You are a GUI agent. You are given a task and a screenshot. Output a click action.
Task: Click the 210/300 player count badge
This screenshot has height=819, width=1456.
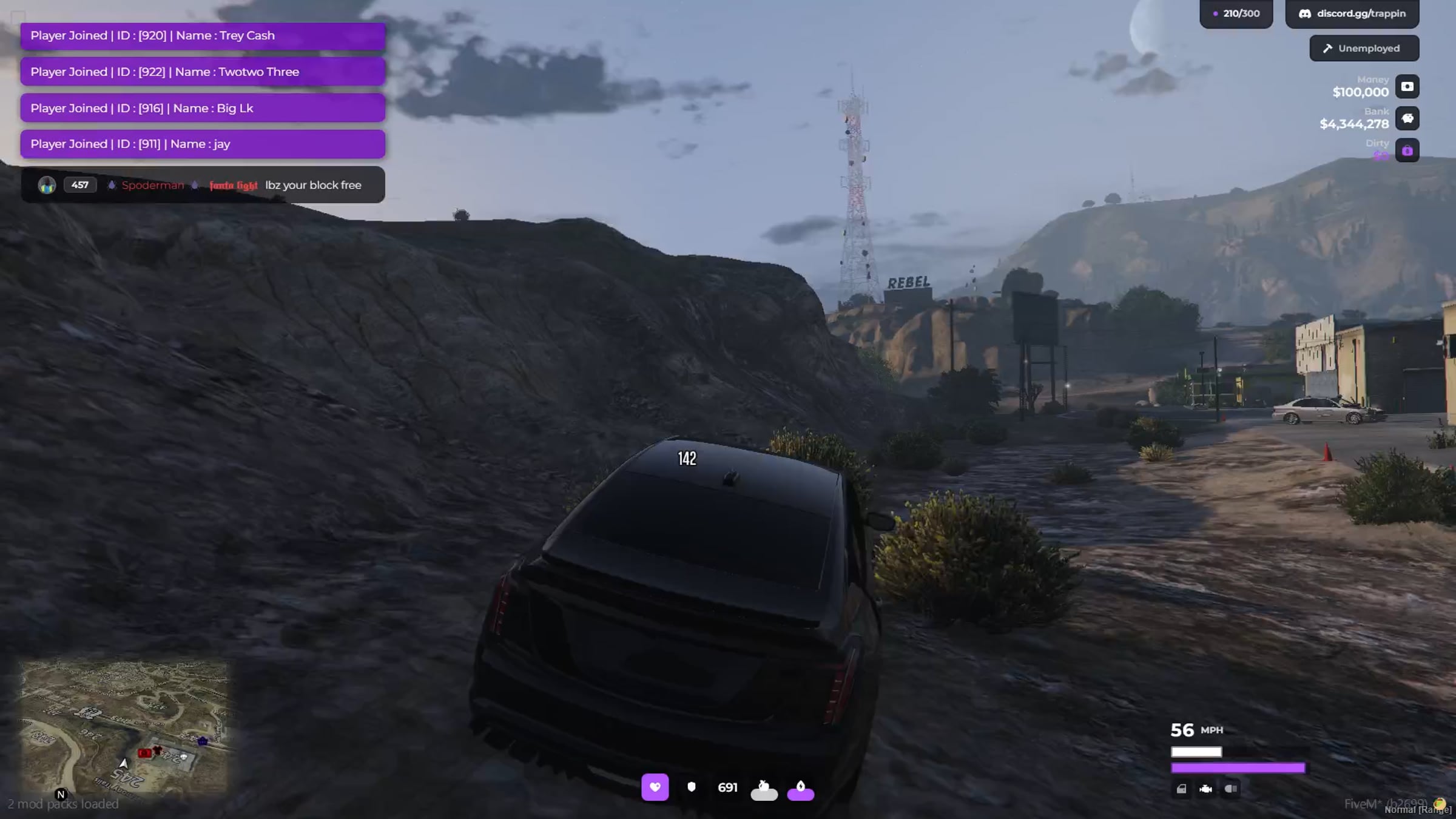point(1236,13)
